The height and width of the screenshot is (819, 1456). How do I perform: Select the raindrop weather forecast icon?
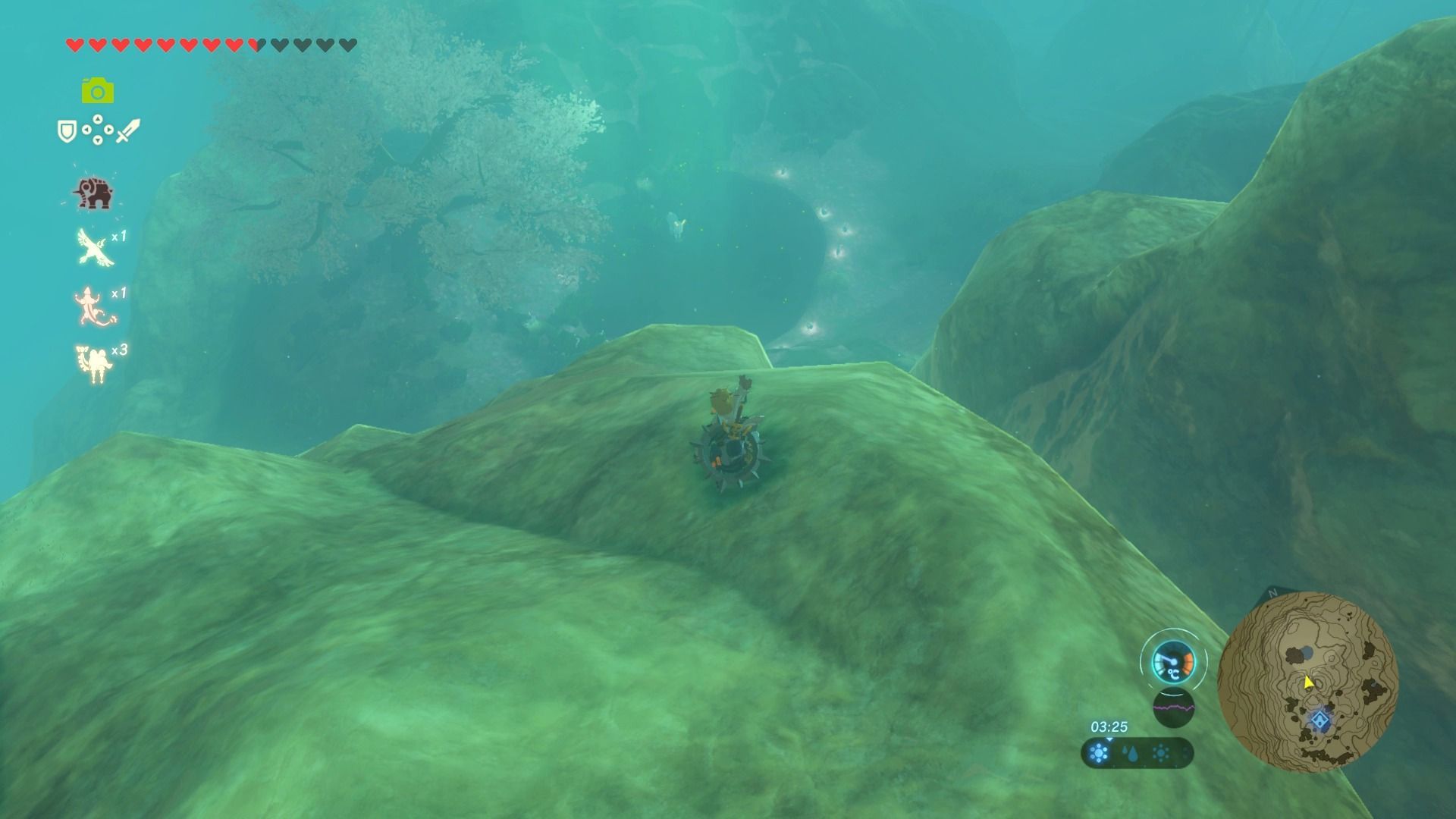1130,754
